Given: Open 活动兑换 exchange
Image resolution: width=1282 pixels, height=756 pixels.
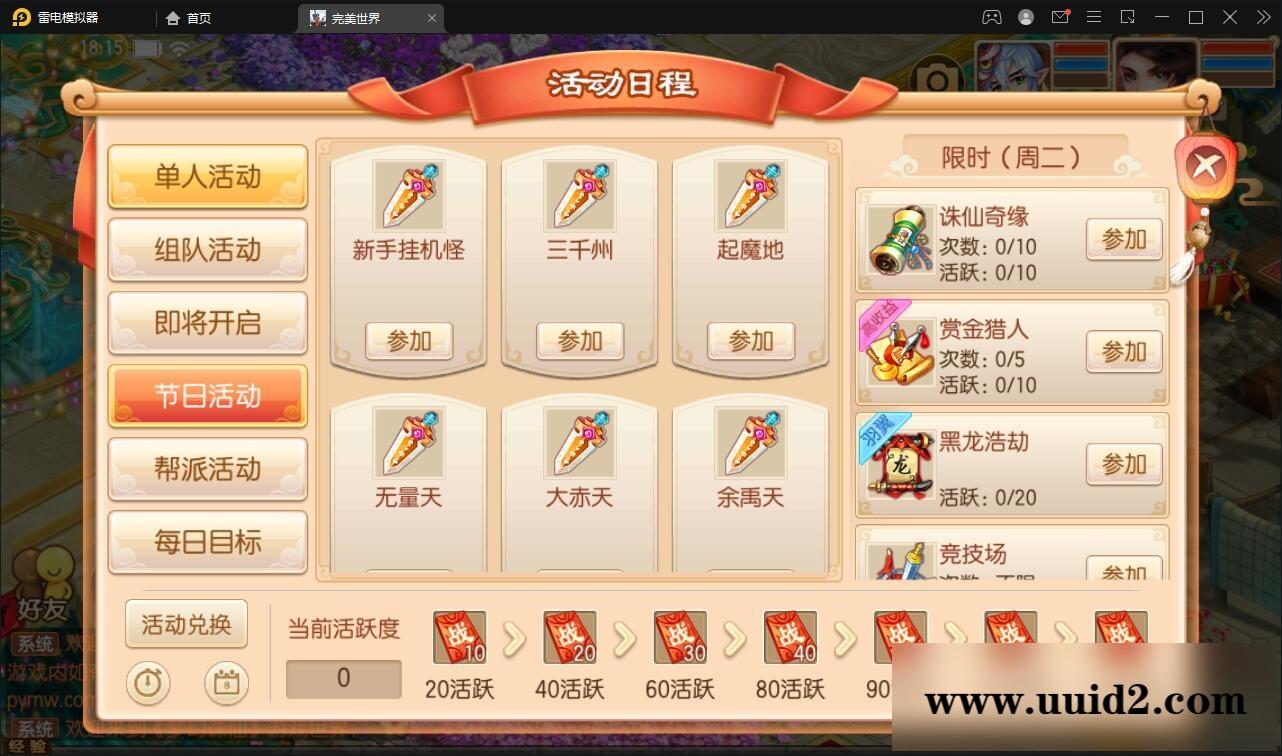Looking at the screenshot, I should (186, 624).
